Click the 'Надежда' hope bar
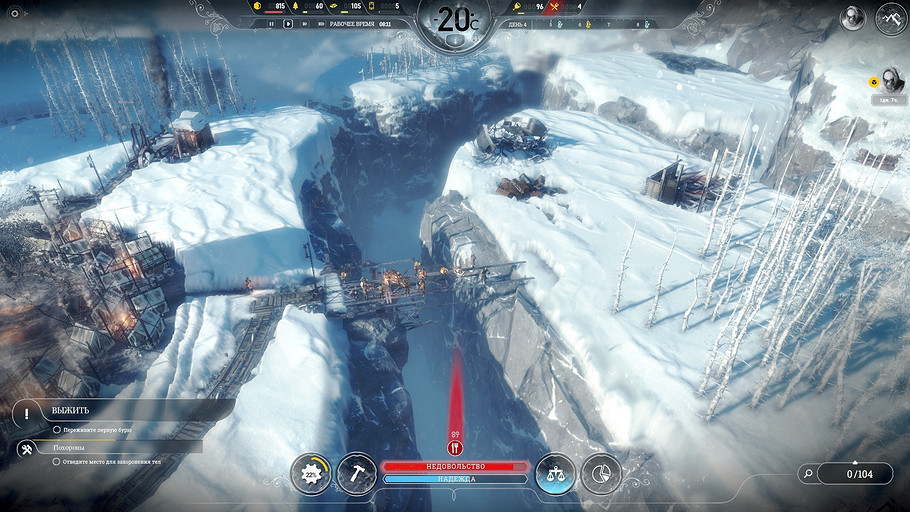 (x=455, y=479)
